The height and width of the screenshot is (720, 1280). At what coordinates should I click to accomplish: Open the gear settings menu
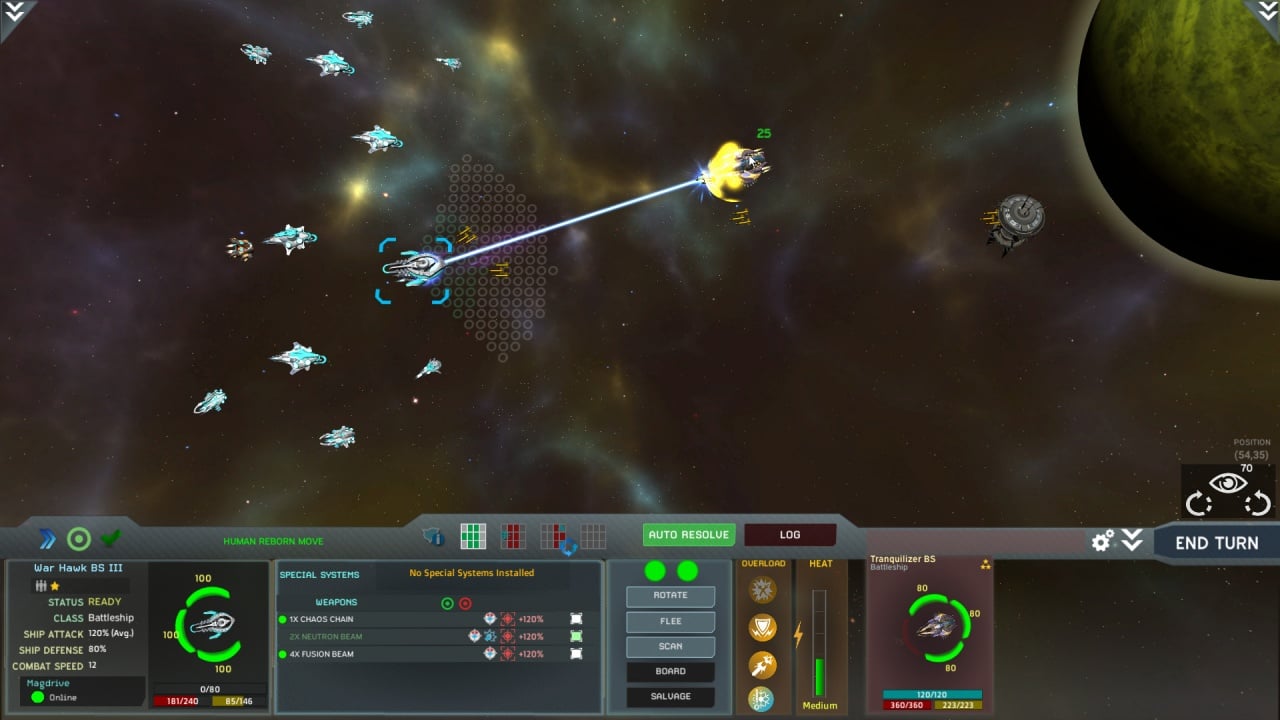pyautogui.click(x=1102, y=541)
